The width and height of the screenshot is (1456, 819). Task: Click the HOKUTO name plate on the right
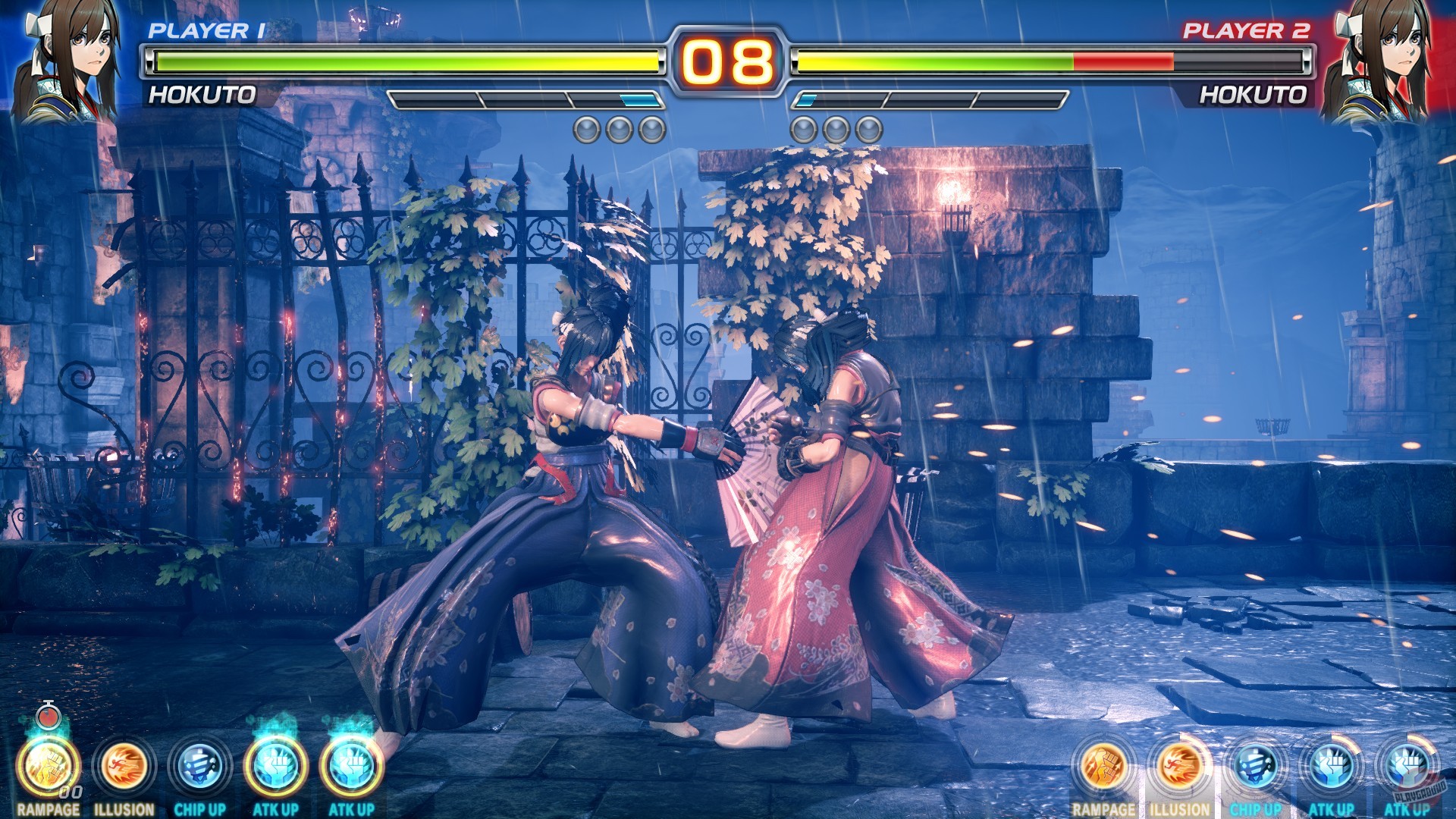1255,95
